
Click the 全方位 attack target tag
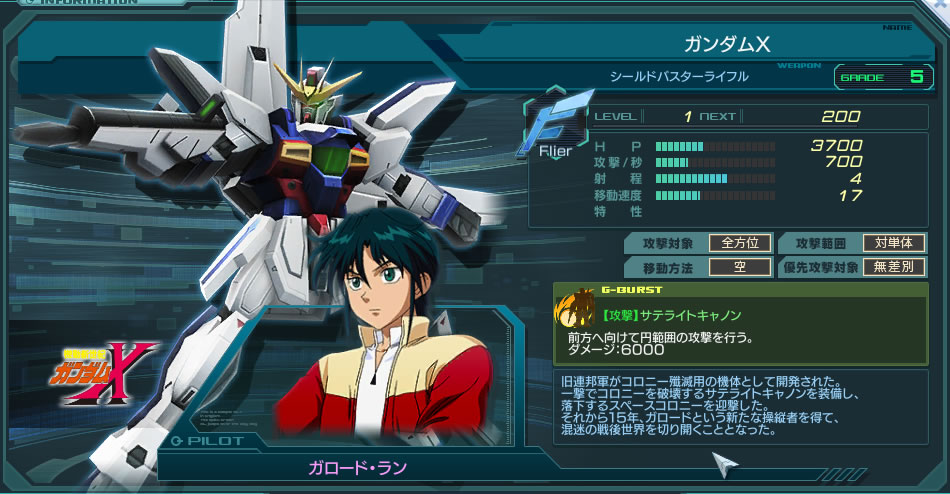coord(741,243)
